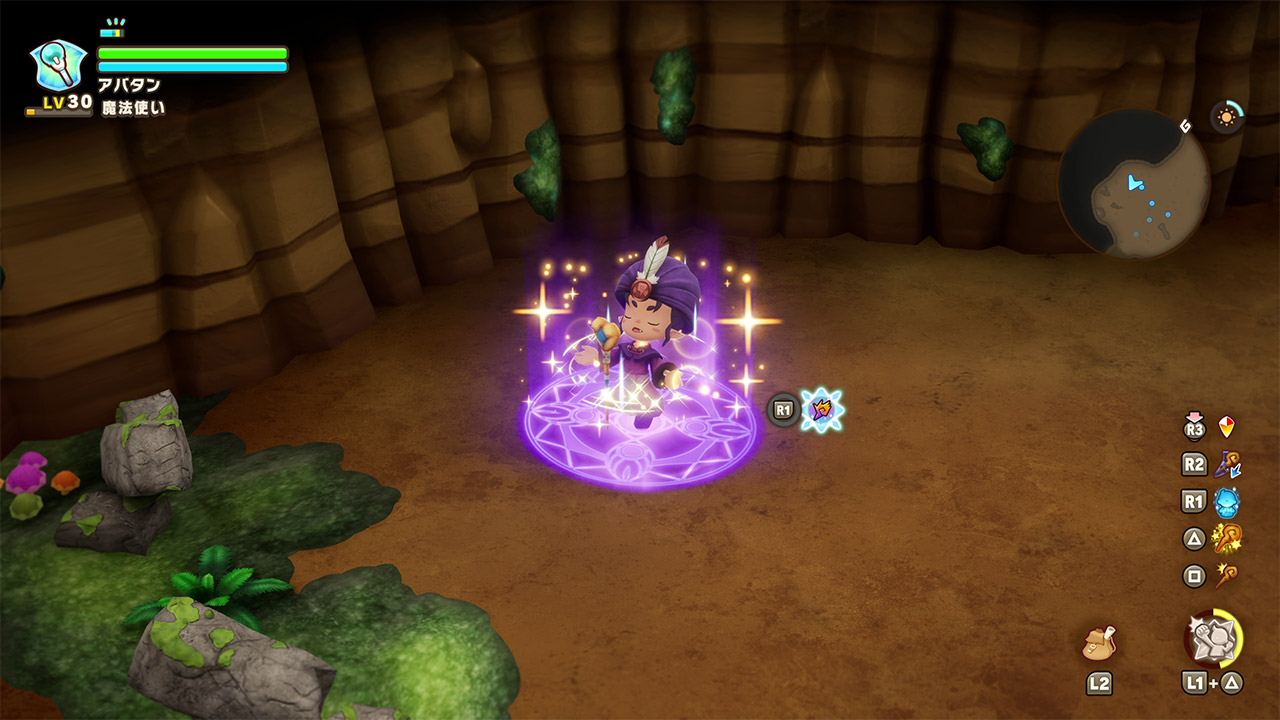Use the basic staff attack icon

point(1226,575)
